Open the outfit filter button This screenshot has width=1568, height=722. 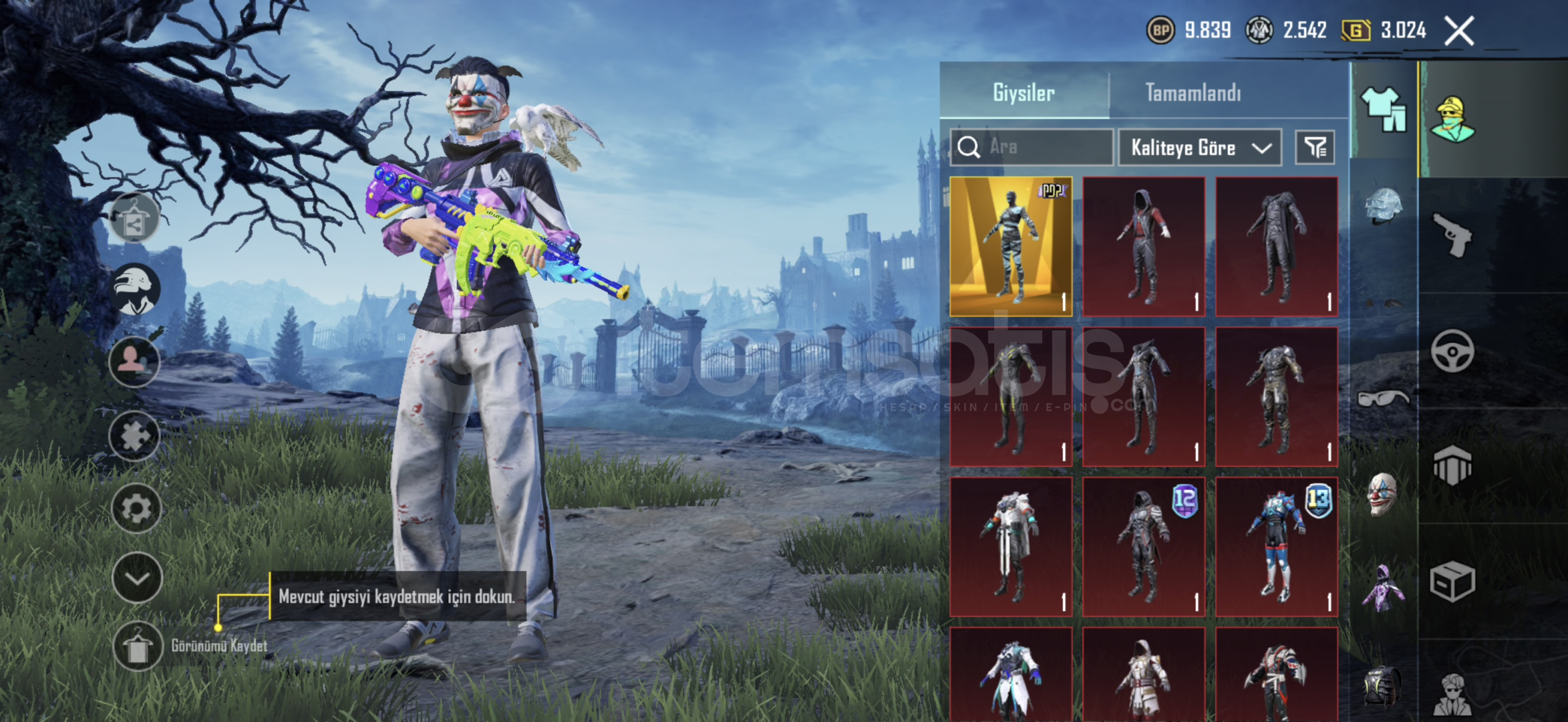[x=1315, y=148]
